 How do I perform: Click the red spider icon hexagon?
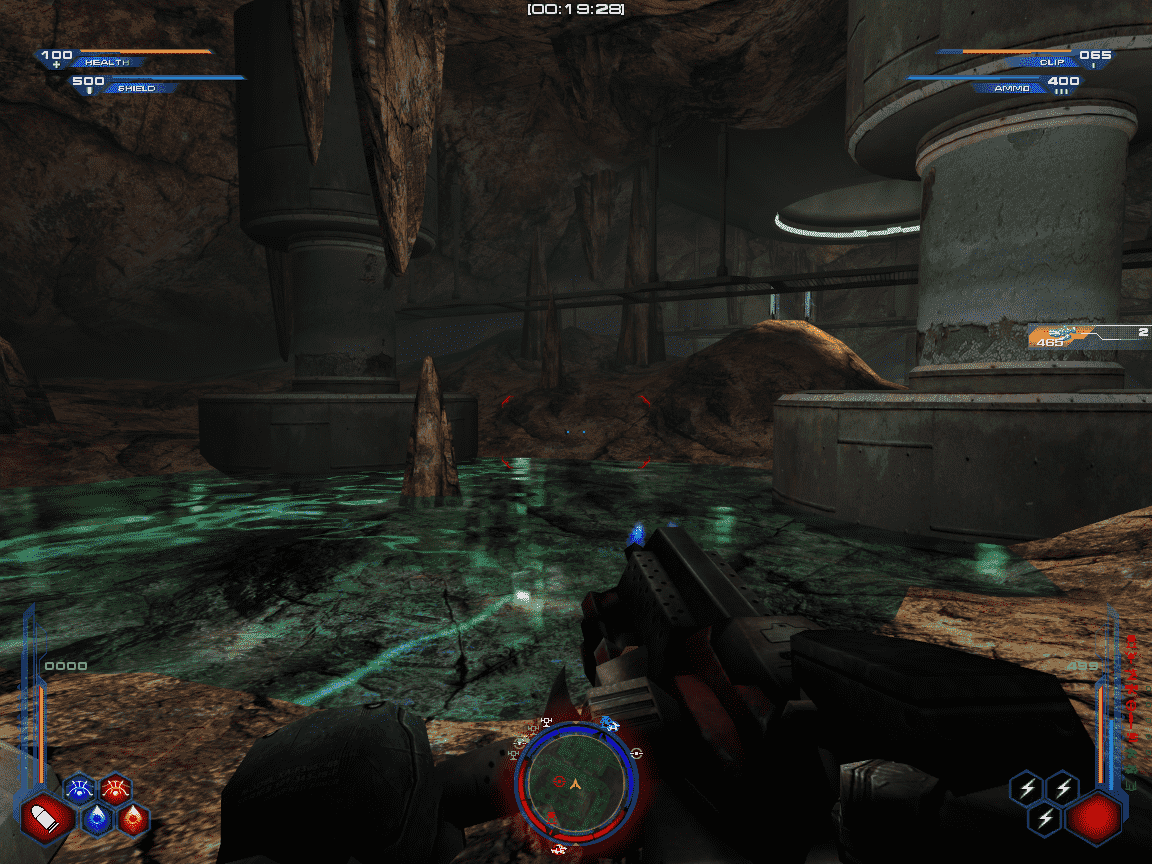pos(116,790)
